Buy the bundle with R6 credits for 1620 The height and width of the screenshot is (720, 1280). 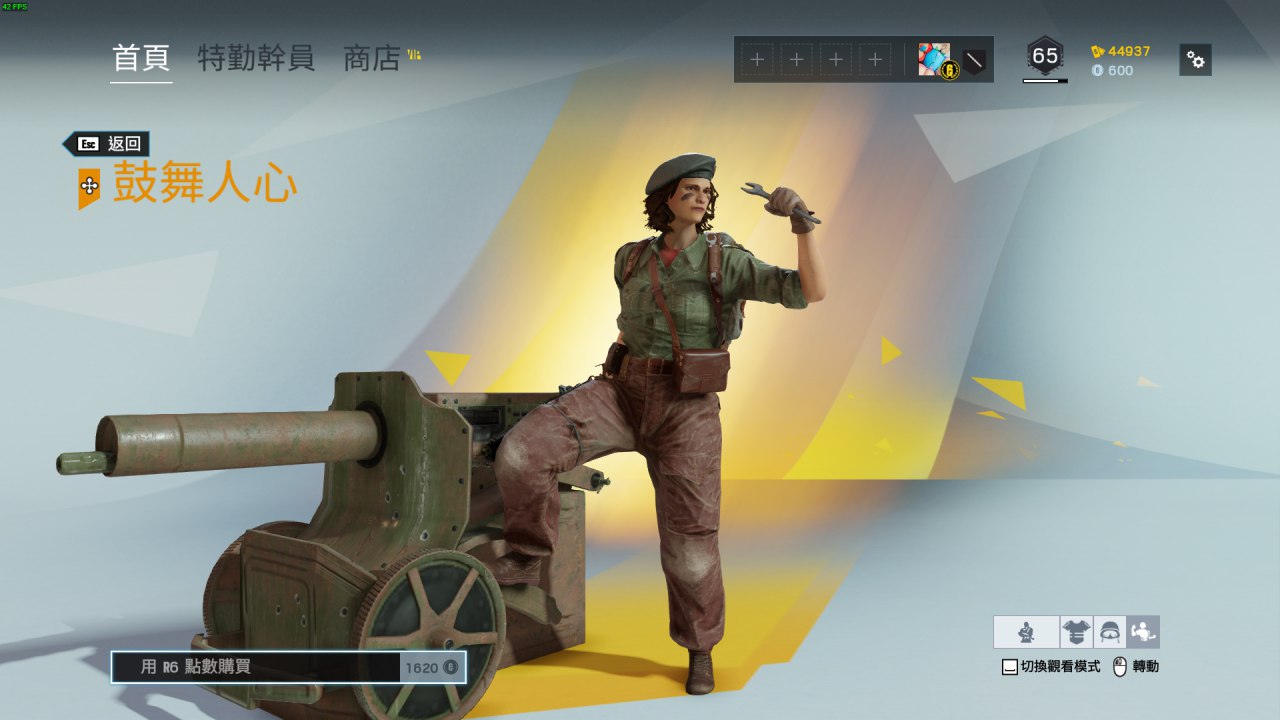[288, 667]
